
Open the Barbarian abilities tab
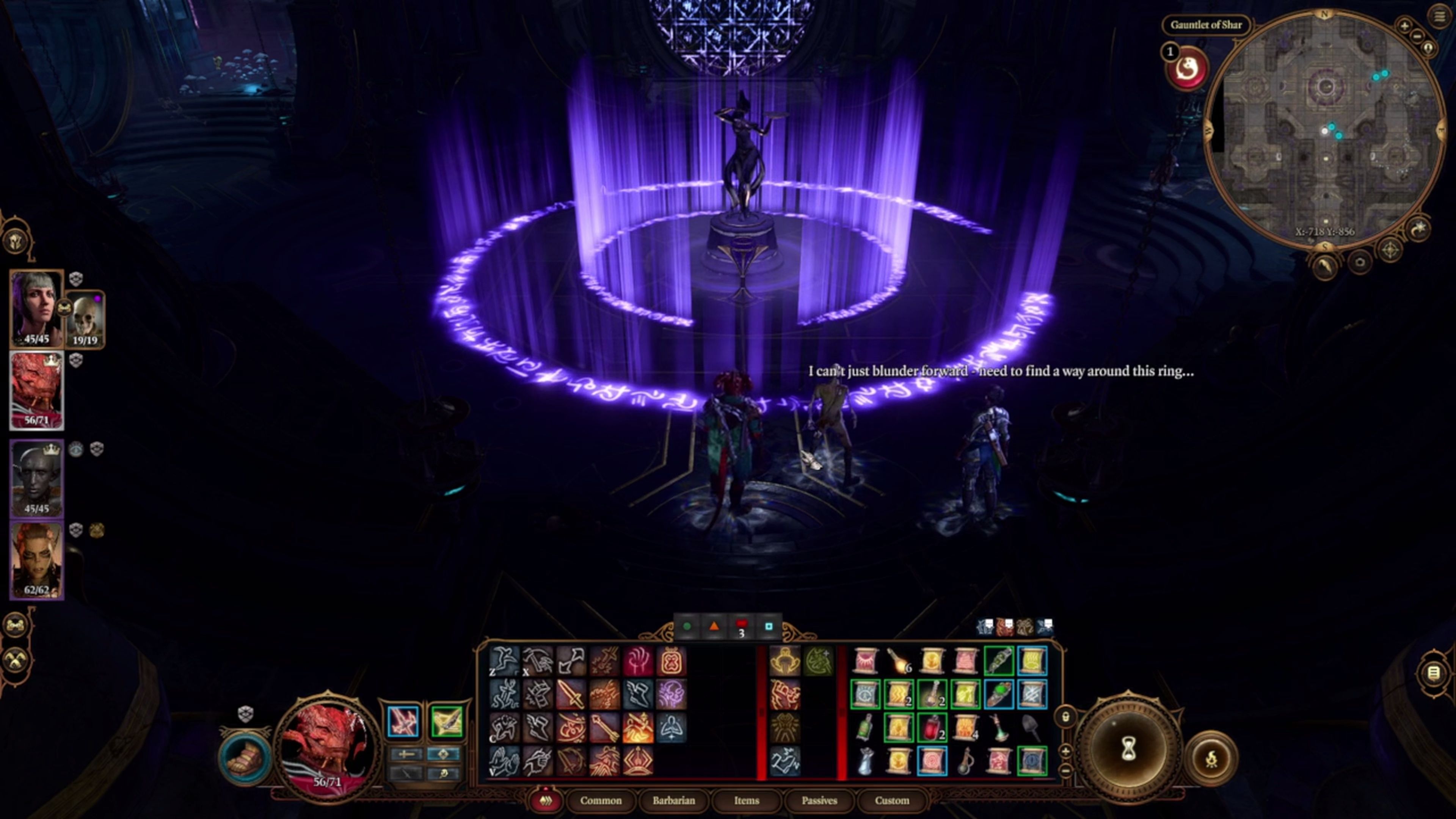(673, 800)
